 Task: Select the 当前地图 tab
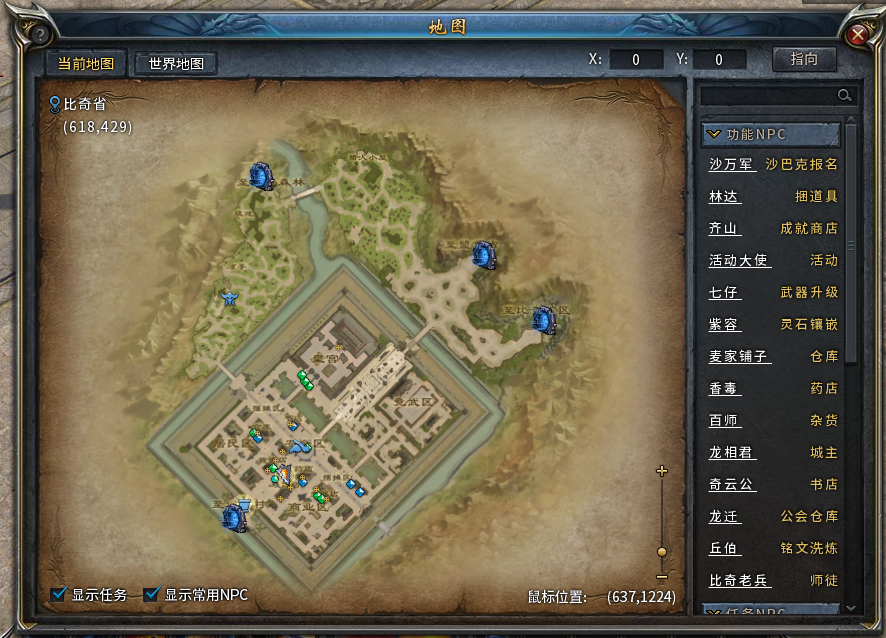point(85,63)
